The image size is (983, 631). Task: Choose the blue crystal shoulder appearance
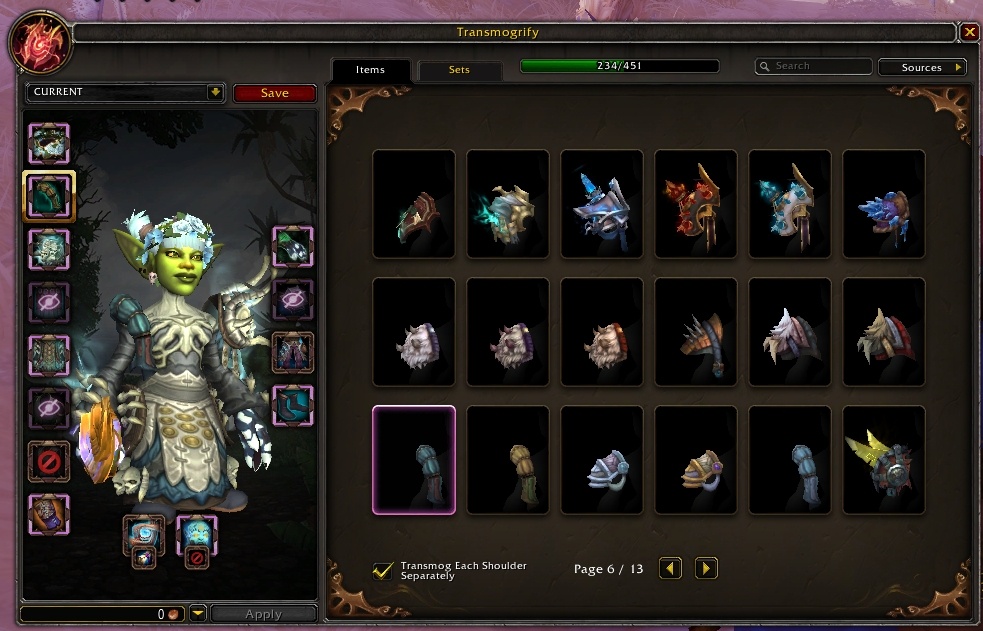884,204
